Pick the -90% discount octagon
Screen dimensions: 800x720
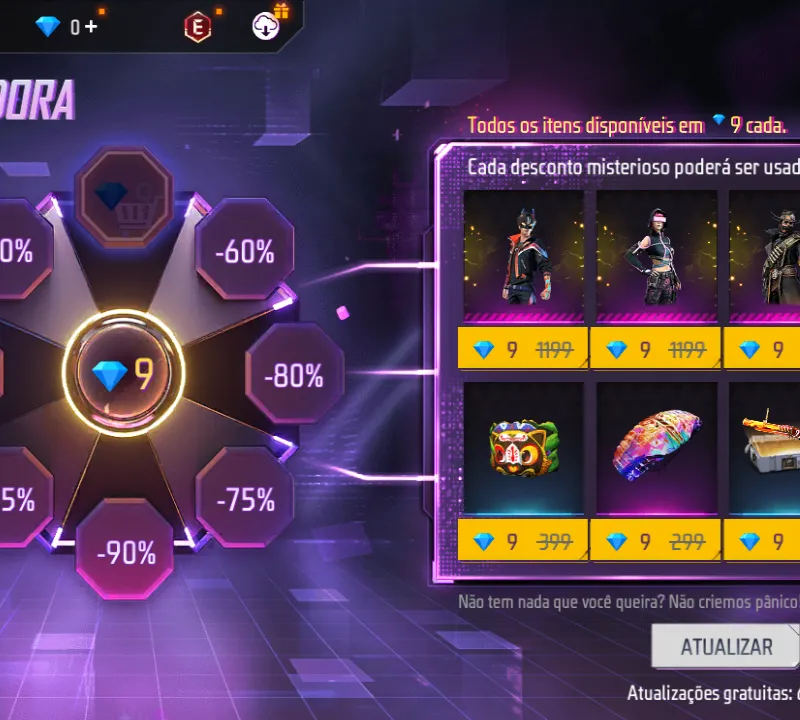(x=125, y=551)
